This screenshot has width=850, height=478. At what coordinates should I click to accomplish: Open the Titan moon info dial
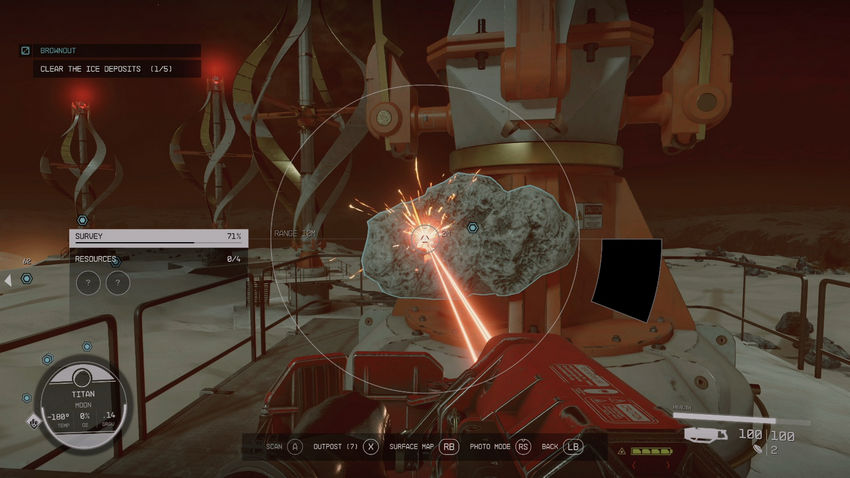click(82, 394)
